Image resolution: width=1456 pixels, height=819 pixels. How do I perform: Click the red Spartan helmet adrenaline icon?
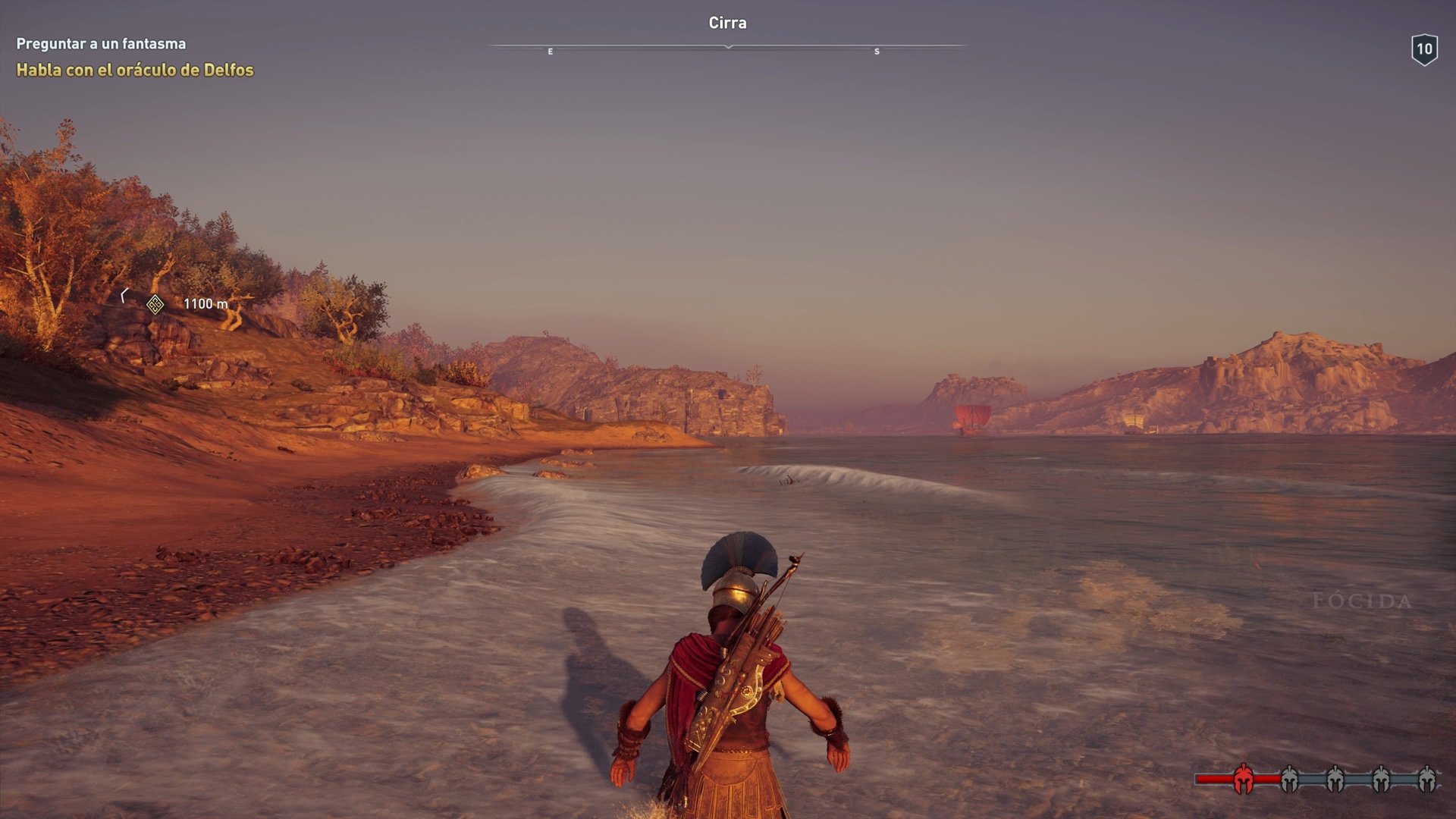tap(1243, 780)
